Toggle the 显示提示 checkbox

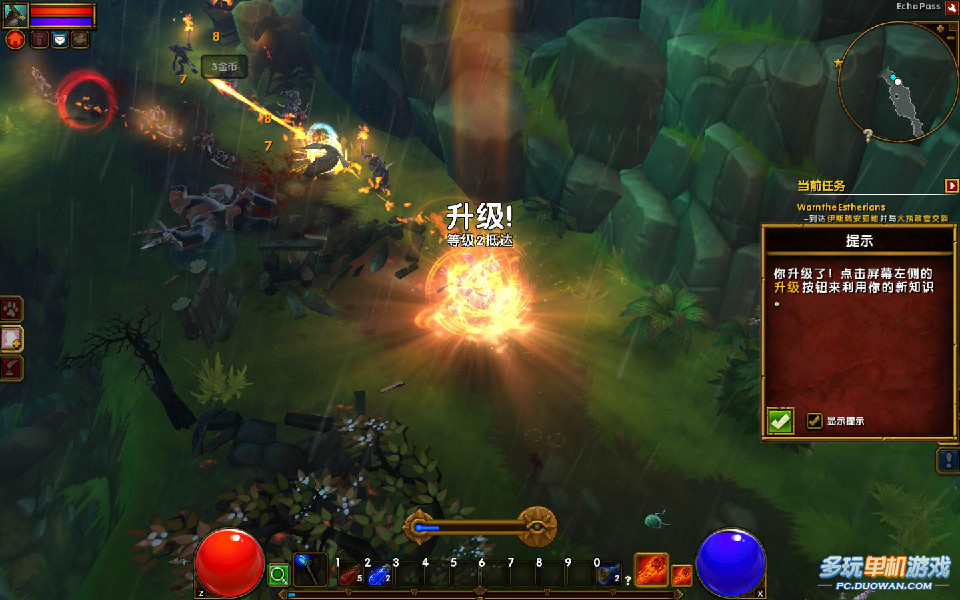click(x=814, y=421)
